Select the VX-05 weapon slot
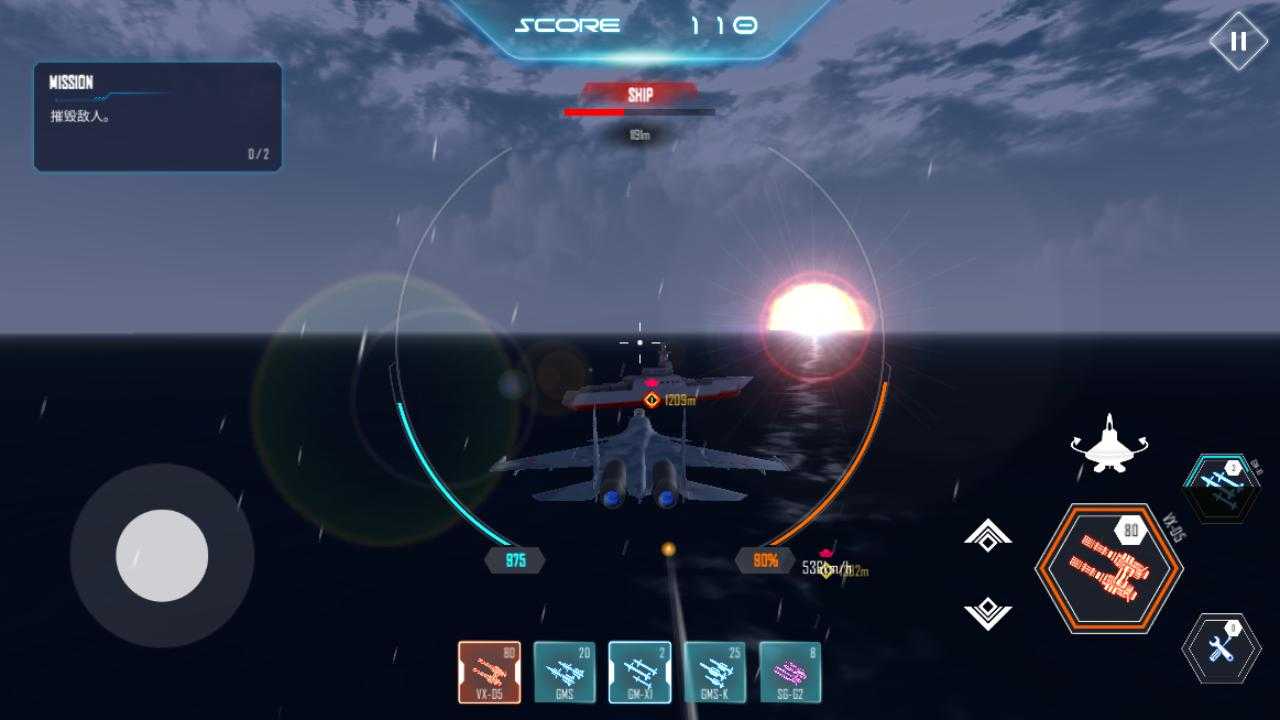The width and height of the screenshot is (1280, 720). [489, 672]
